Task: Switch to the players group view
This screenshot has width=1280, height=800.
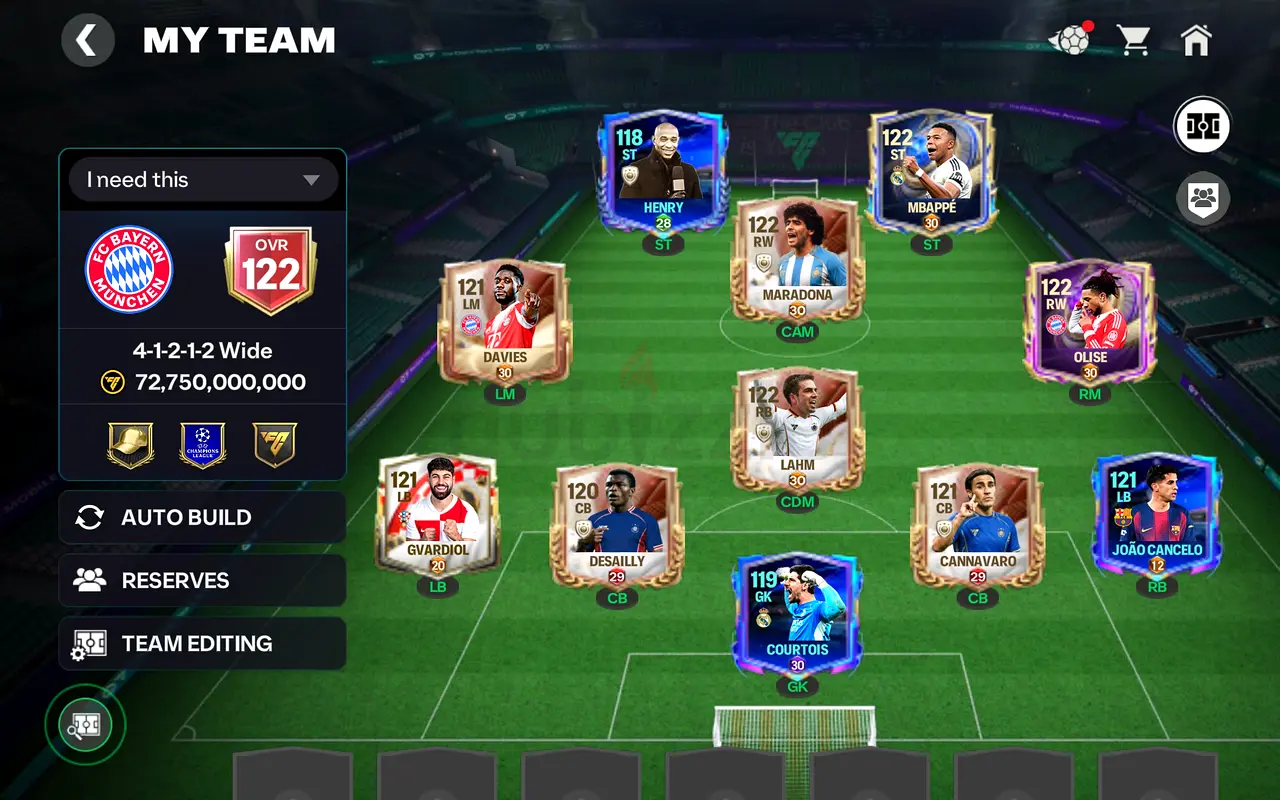Action: (1203, 199)
